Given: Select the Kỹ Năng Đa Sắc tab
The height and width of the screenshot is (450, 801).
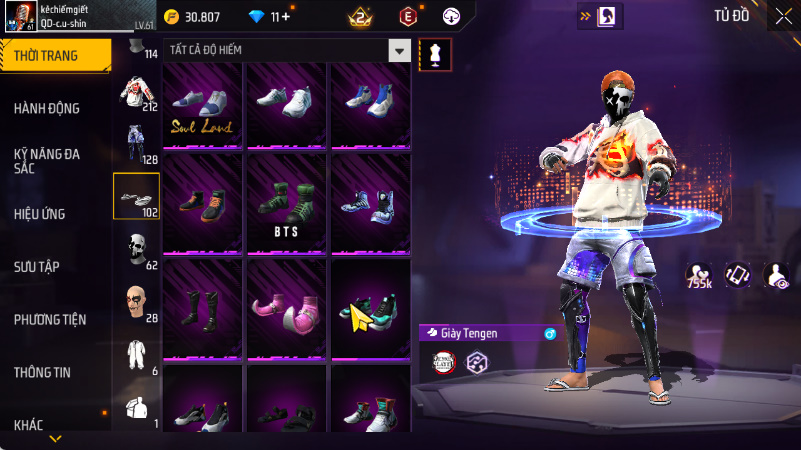Looking at the screenshot, I should click(x=47, y=162).
